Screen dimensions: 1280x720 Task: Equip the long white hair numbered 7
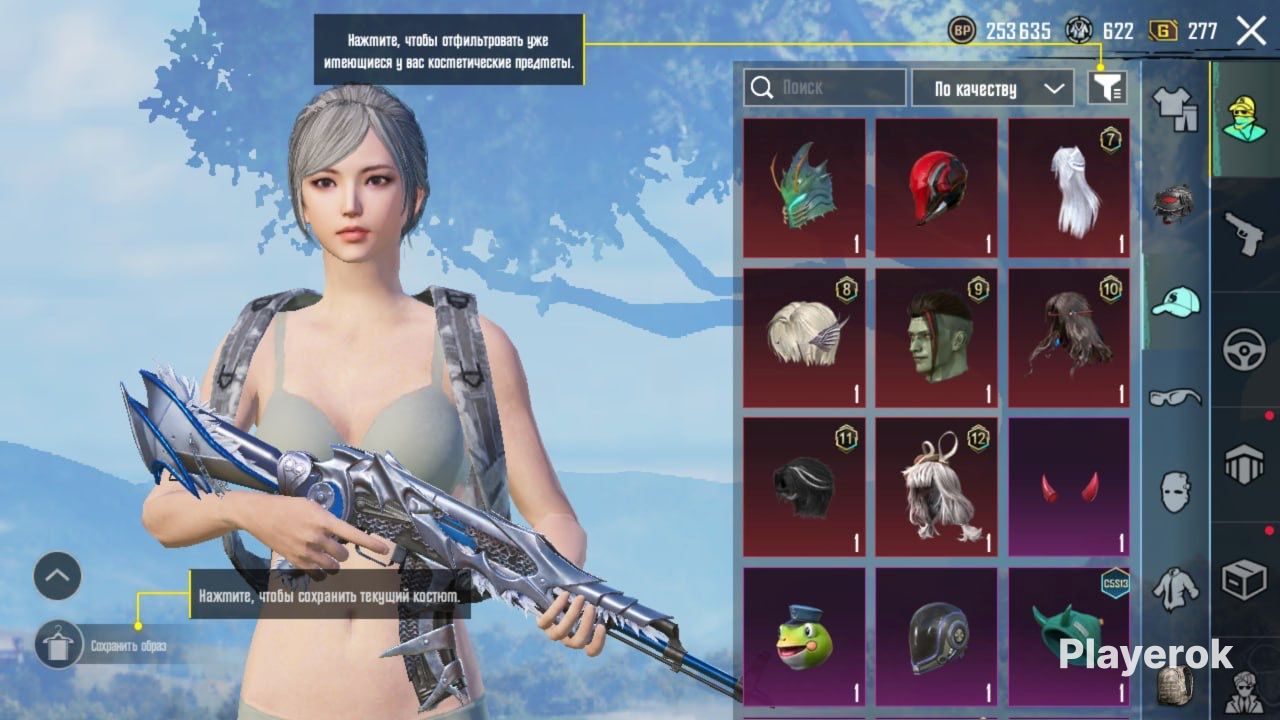(x=1069, y=188)
